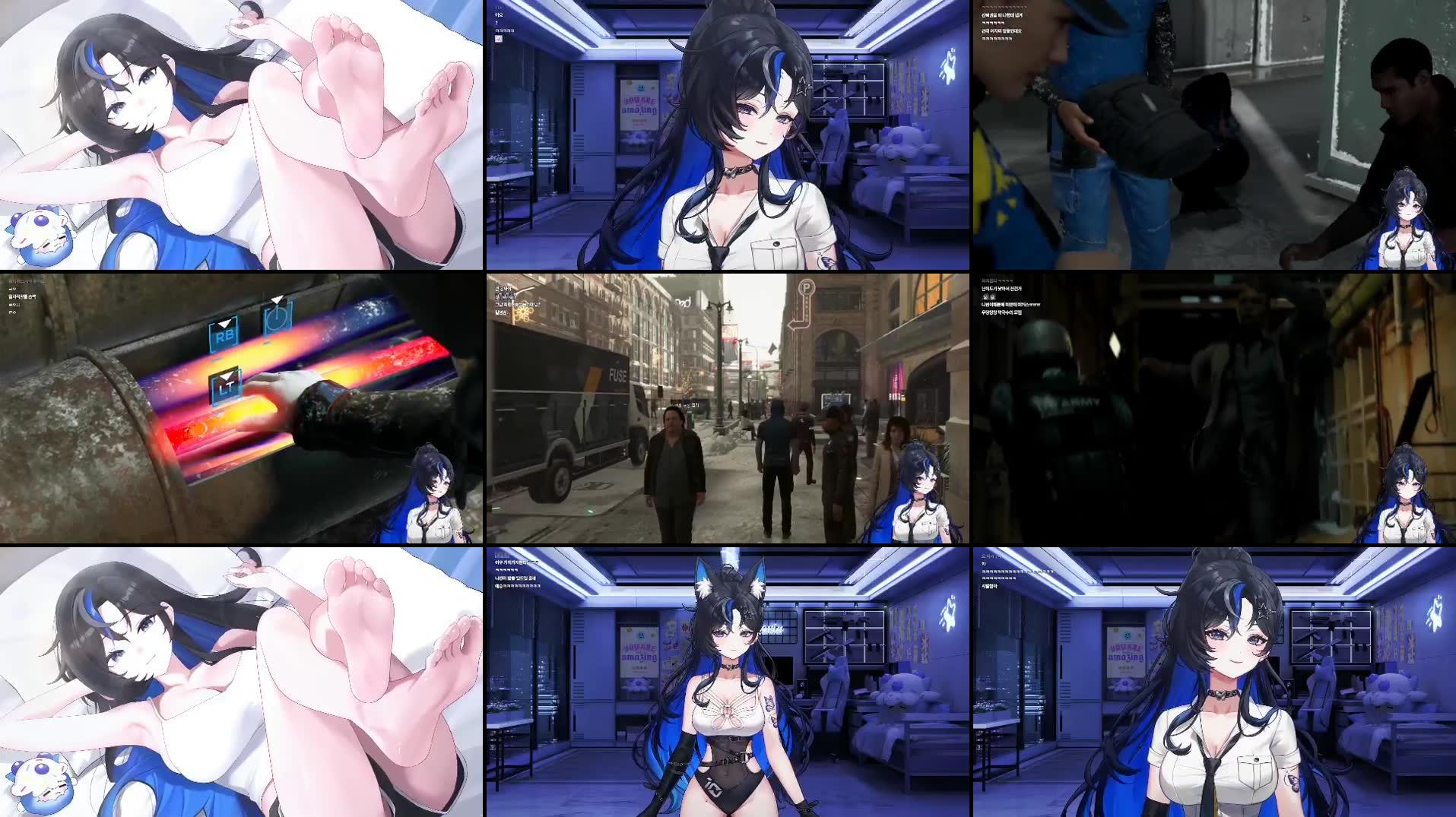Click the 'amazing' text on the pink poster

(639, 110)
